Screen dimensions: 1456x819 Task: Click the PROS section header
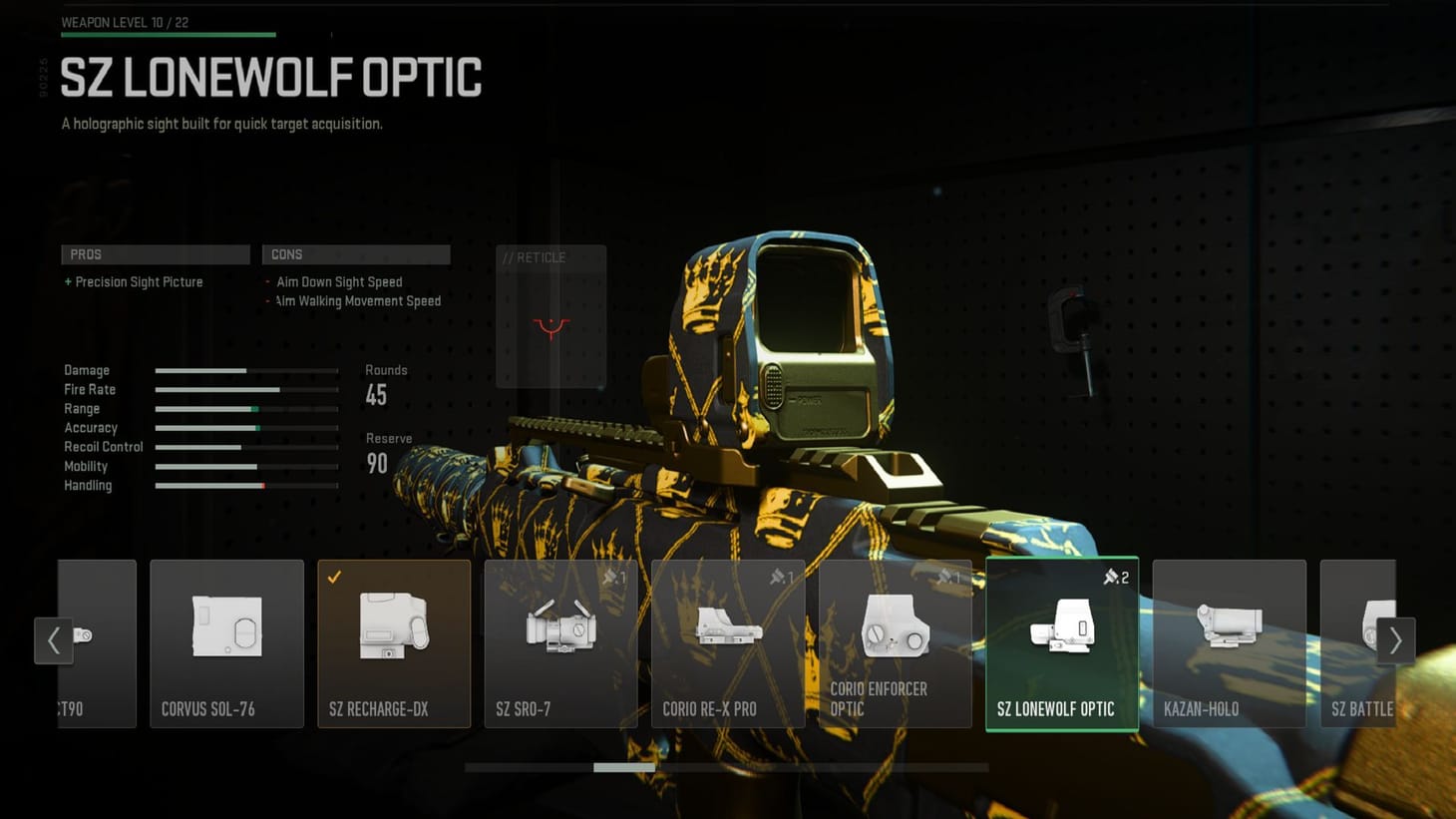click(155, 253)
